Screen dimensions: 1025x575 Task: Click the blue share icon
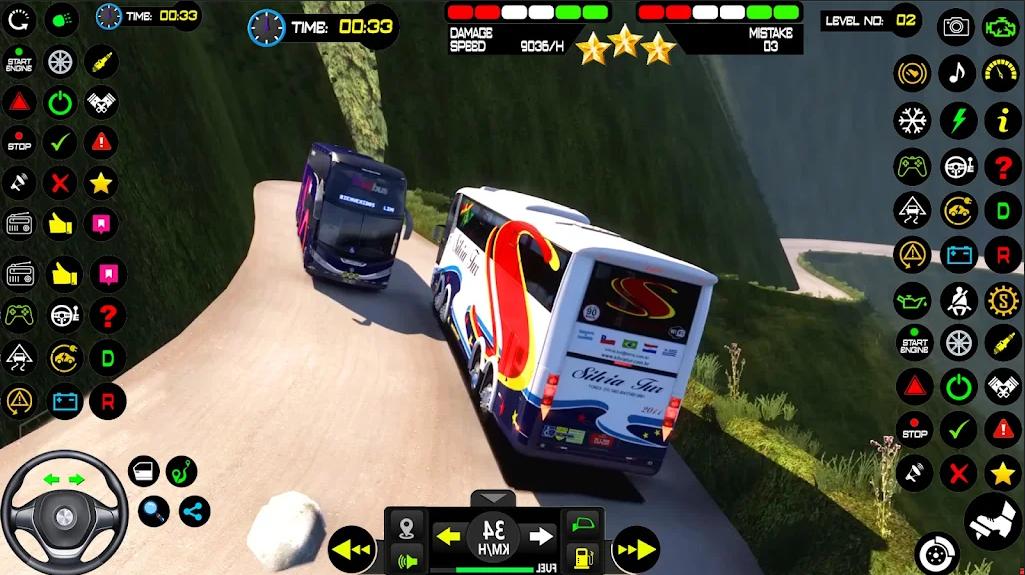pos(194,512)
